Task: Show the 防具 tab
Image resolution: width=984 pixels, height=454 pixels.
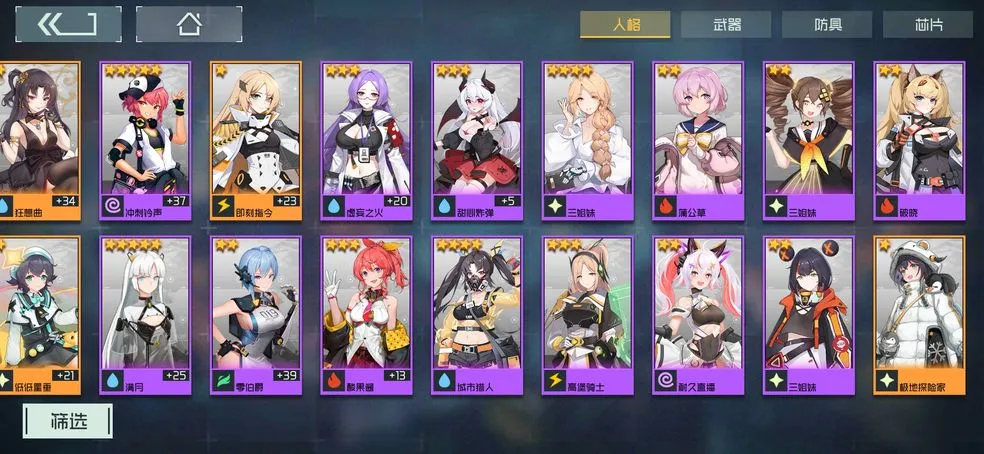Action: (x=827, y=25)
